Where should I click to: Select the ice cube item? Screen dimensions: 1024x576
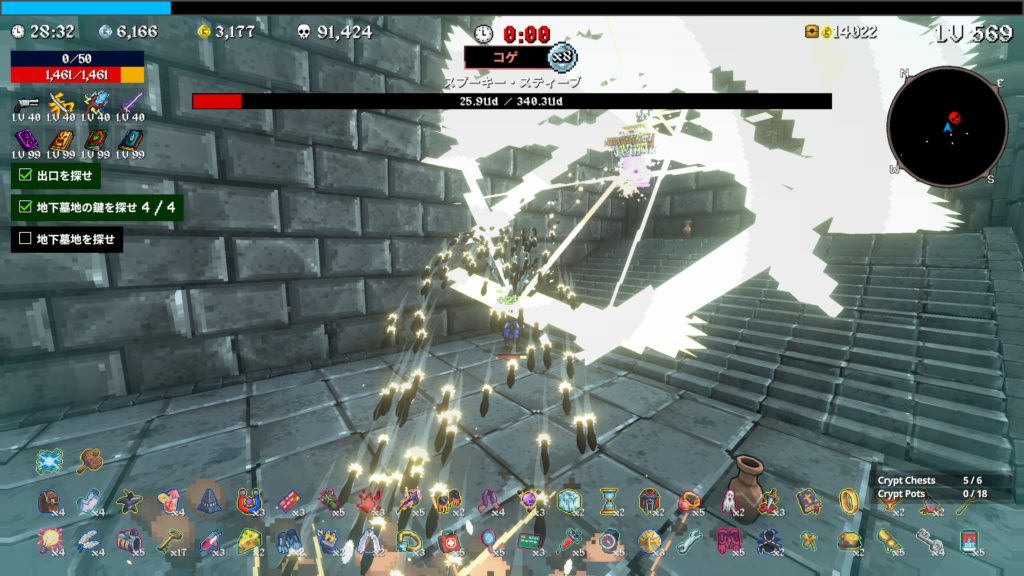[569, 501]
